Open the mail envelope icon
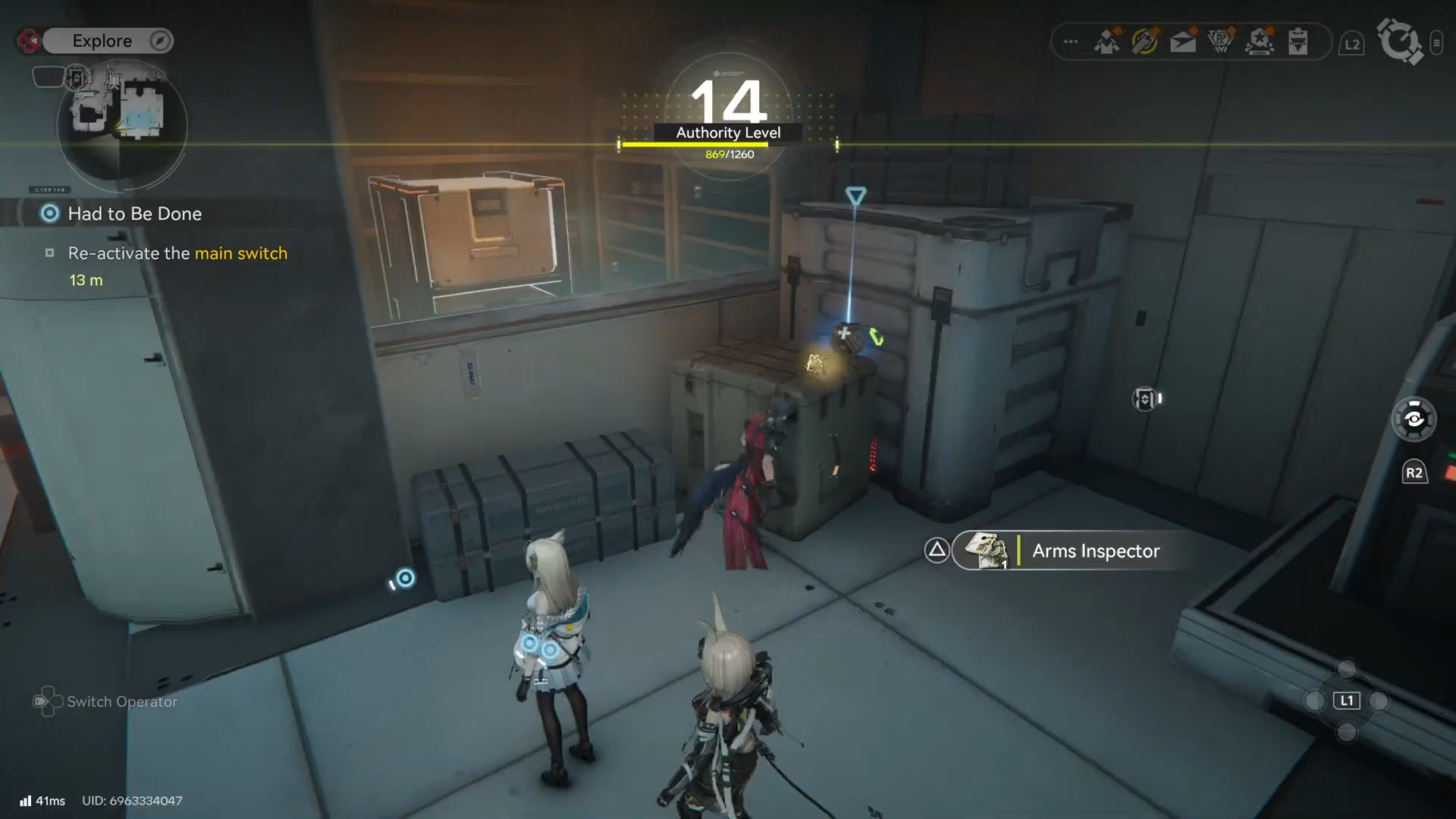The image size is (1456, 819). point(1183,42)
